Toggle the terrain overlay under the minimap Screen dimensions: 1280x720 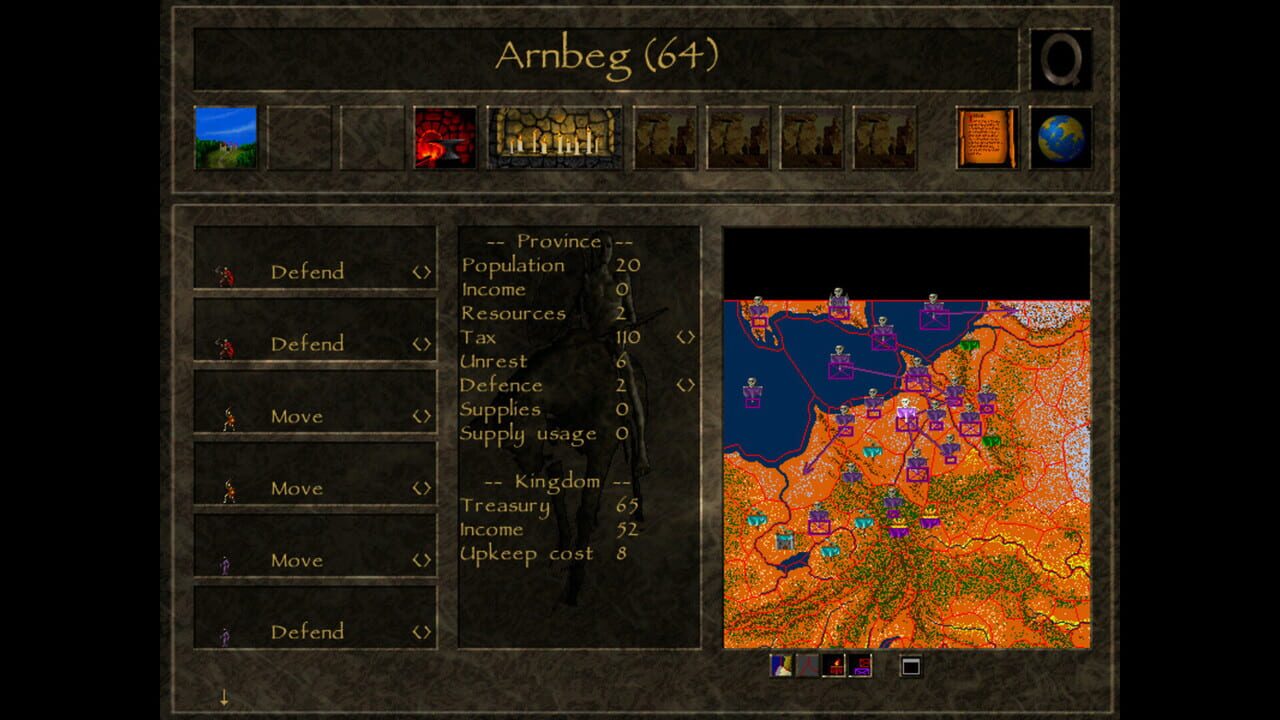tap(780, 665)
